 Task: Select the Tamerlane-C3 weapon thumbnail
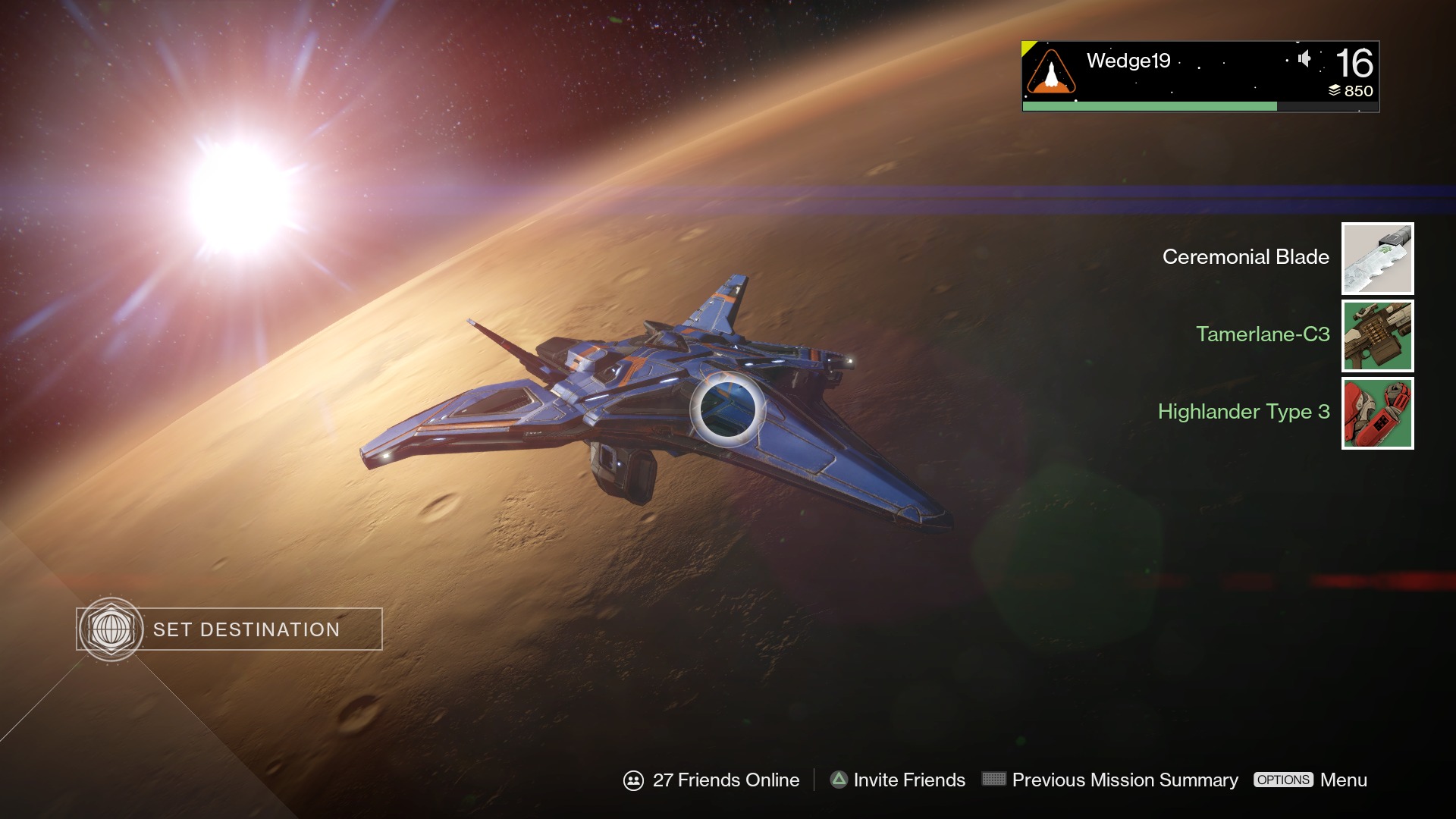tap(1377, 336)
